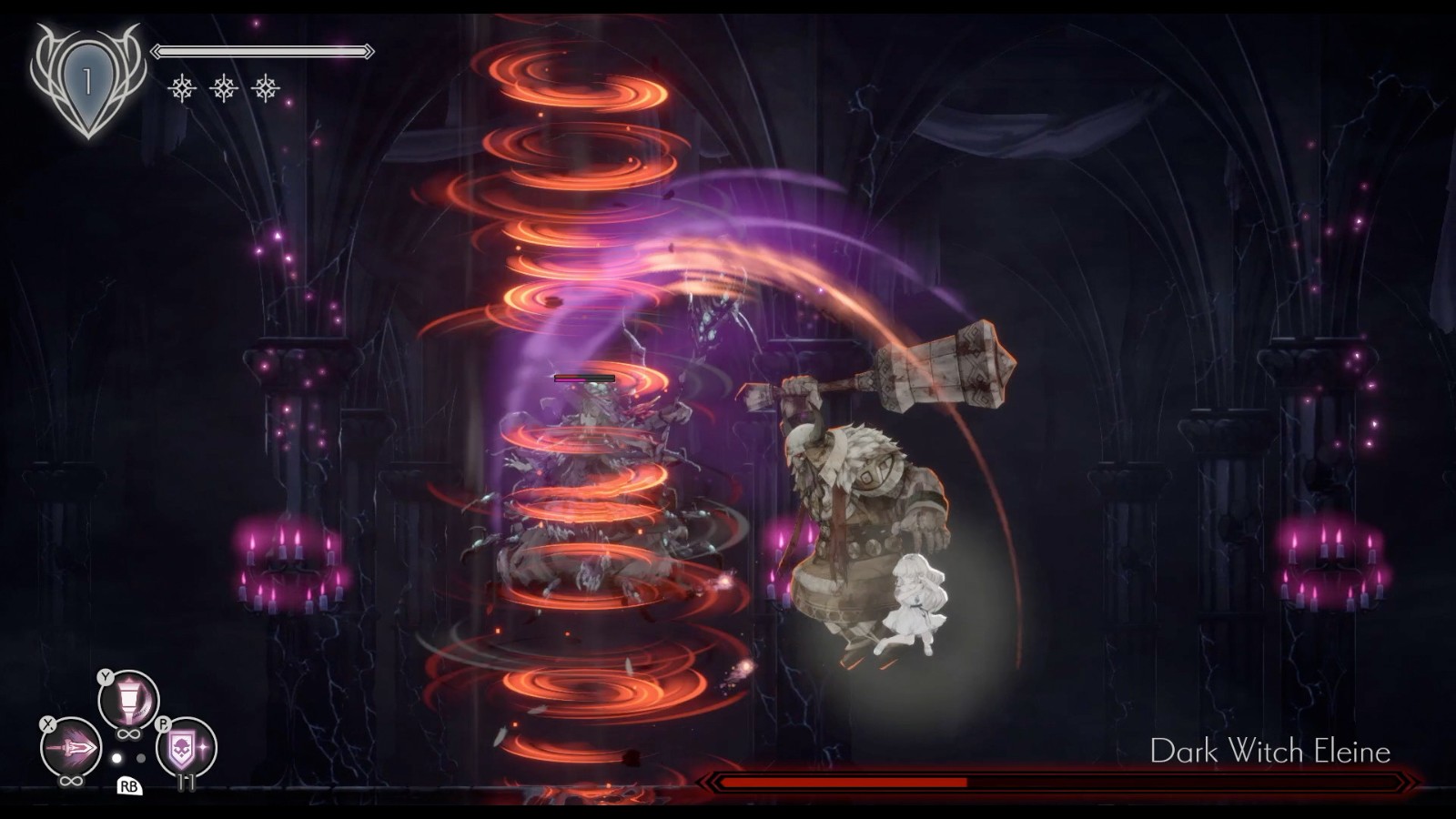Toggle the X button badge on the sword skill
The image size is (1456, 819).
coord(47,723)
